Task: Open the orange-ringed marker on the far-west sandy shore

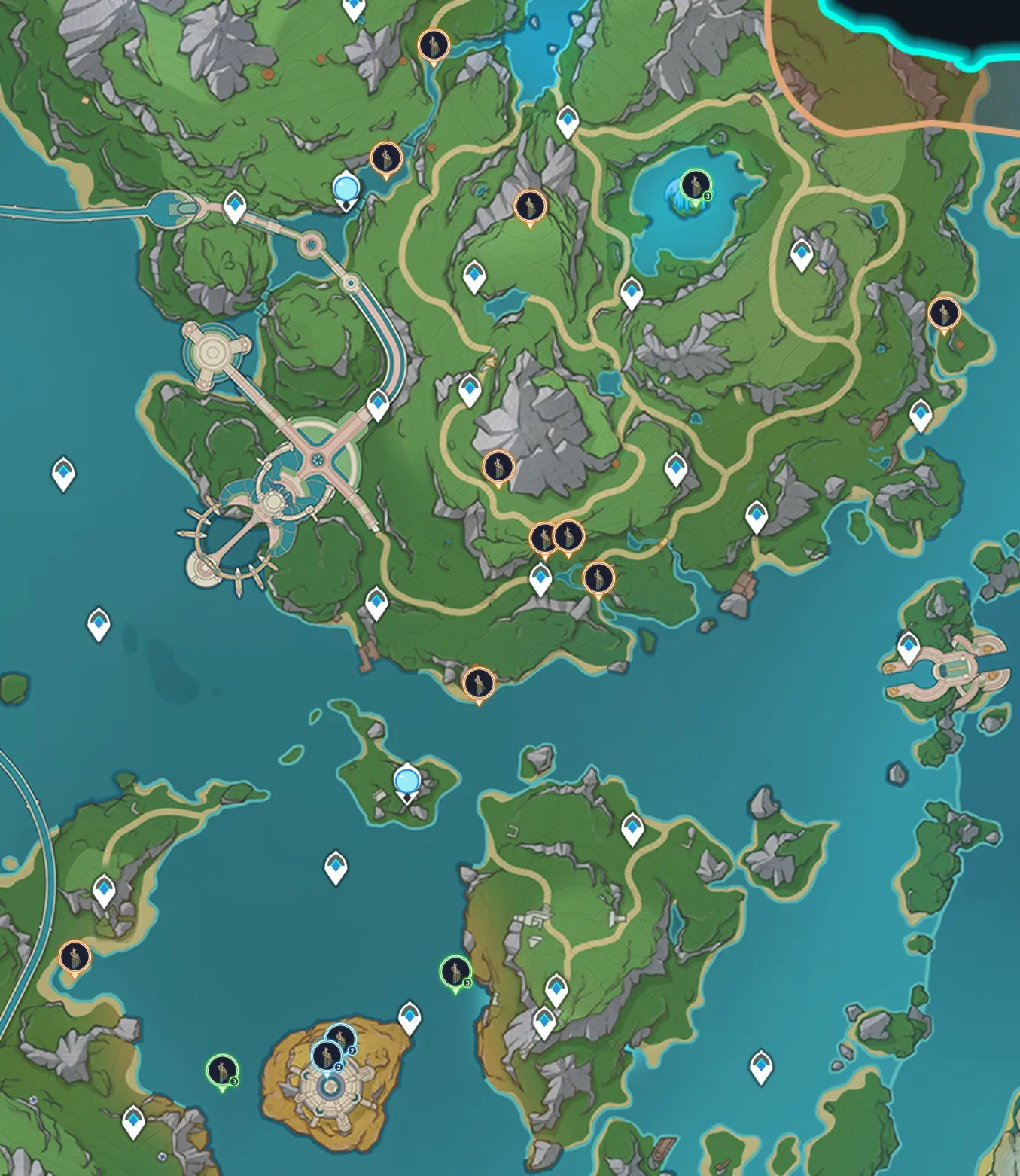Action: [x=75, y=958]
